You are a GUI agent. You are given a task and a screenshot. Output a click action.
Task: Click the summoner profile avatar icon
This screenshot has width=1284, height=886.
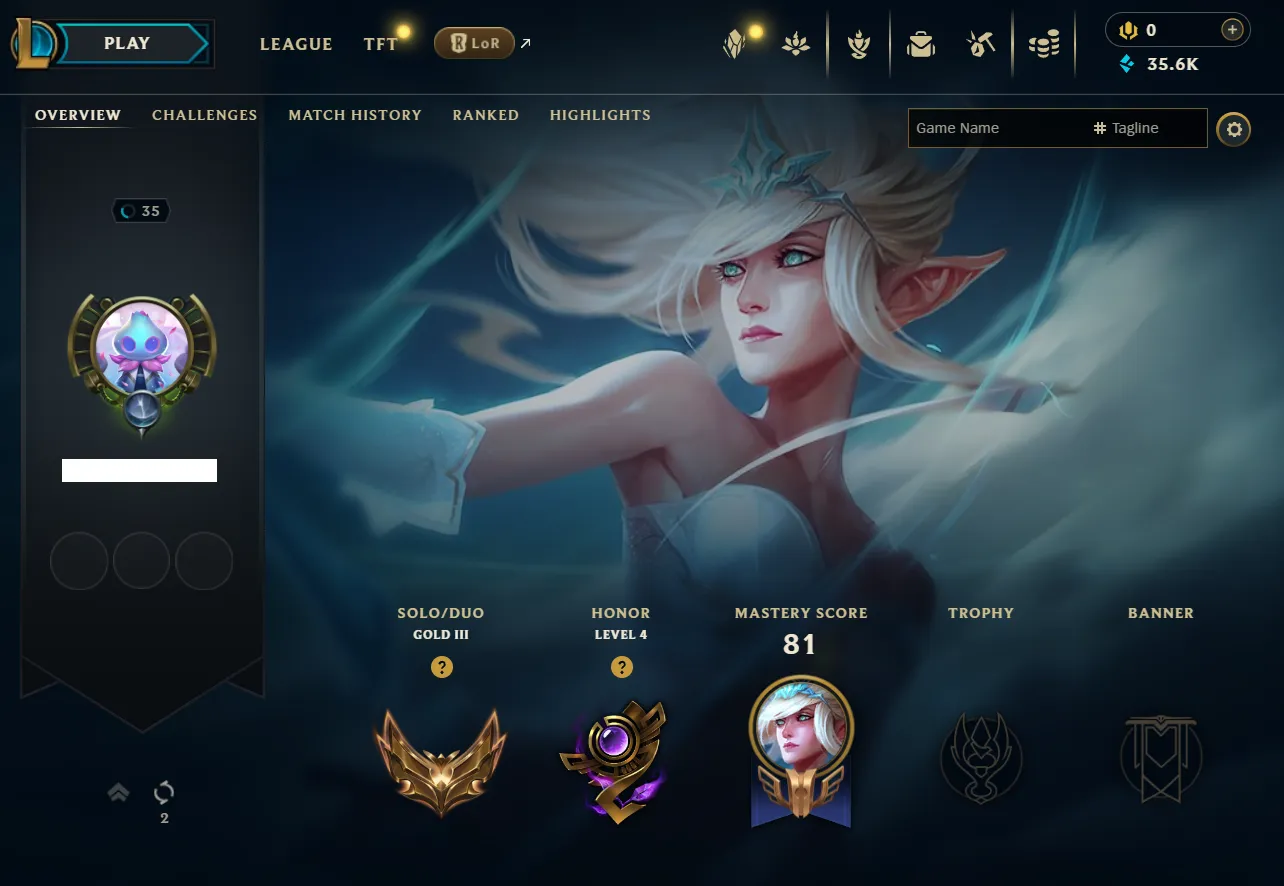point(141,348)
